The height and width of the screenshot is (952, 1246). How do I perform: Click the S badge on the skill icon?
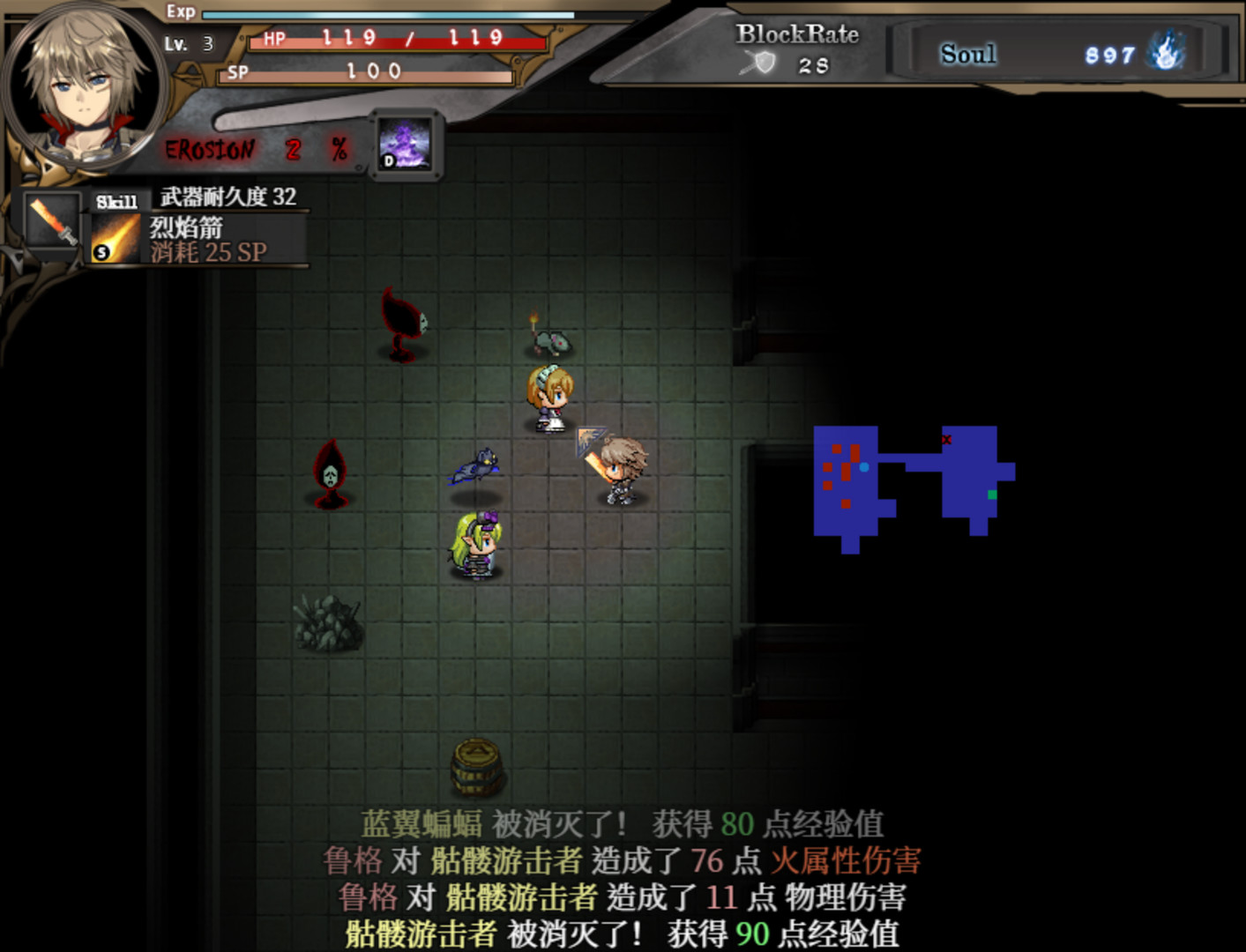point(103,254)
